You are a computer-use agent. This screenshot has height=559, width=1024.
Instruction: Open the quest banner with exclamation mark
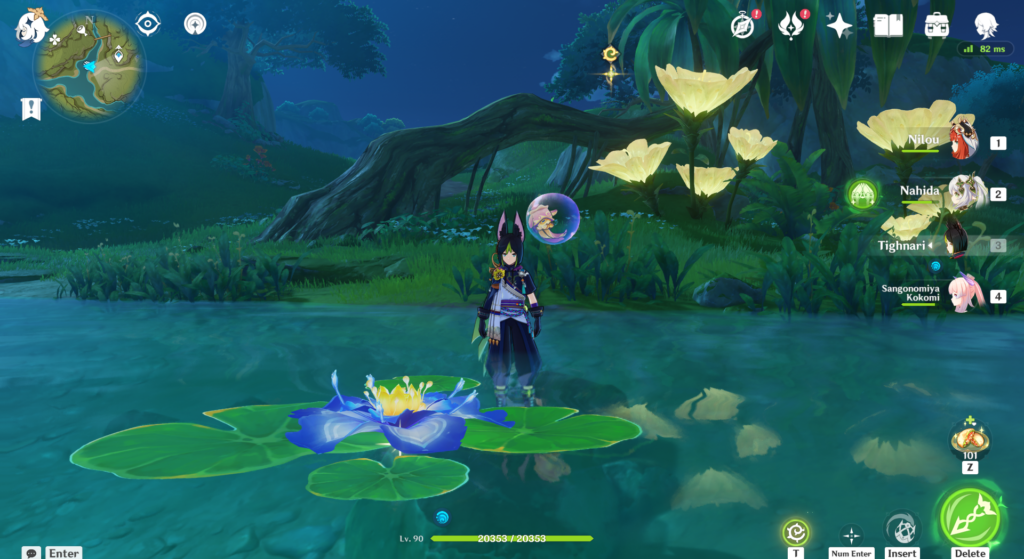[x=30, y=109]
